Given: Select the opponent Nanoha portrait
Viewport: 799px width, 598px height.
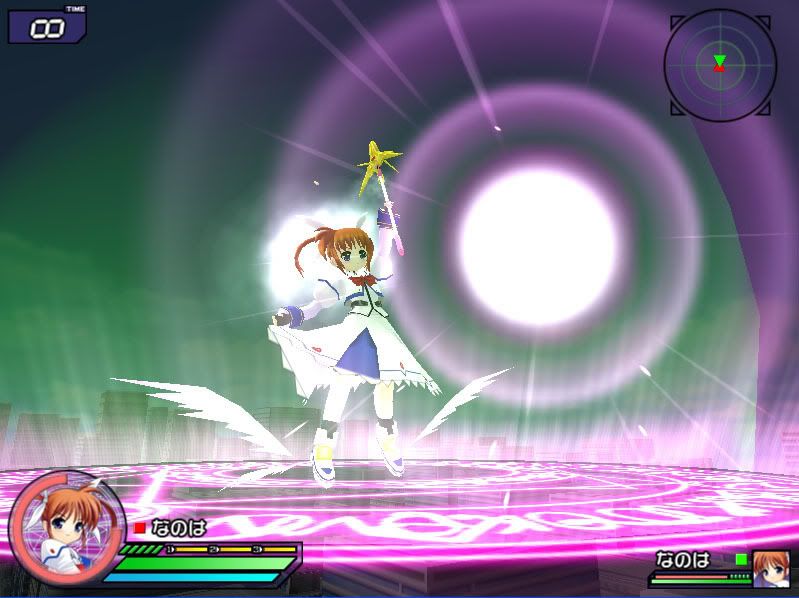Looking at the screenshot, I should [x=771, y=565].
